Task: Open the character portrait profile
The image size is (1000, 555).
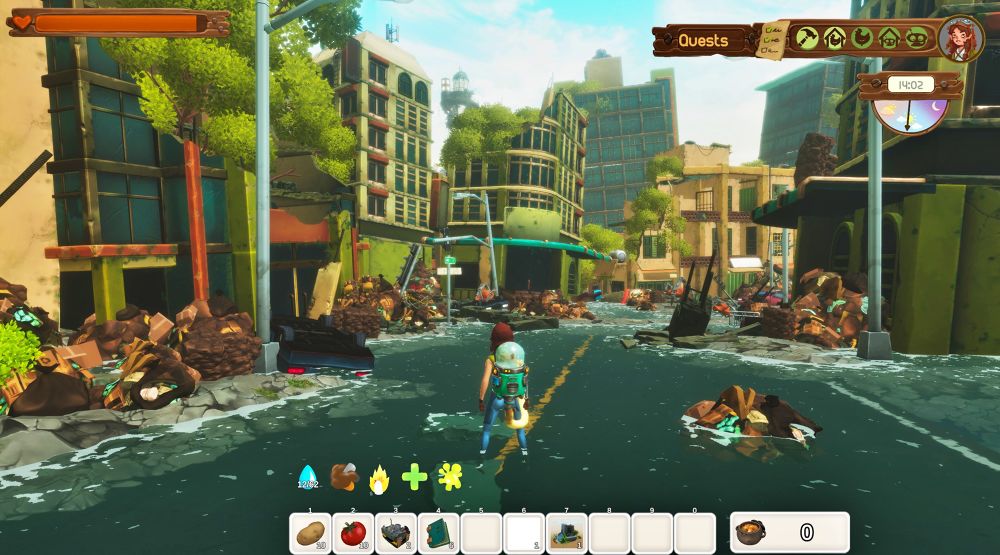Action: click(961, 39)
